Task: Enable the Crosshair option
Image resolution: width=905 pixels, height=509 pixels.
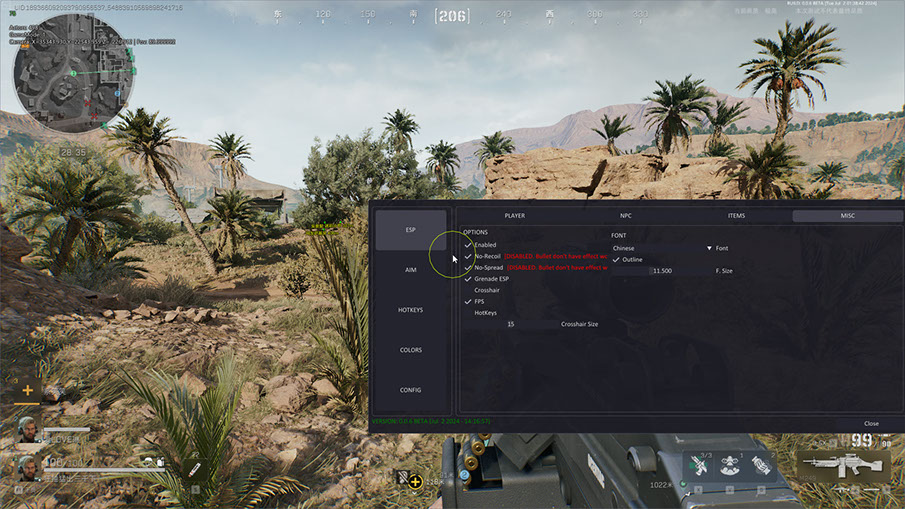Action: [468, 290]
